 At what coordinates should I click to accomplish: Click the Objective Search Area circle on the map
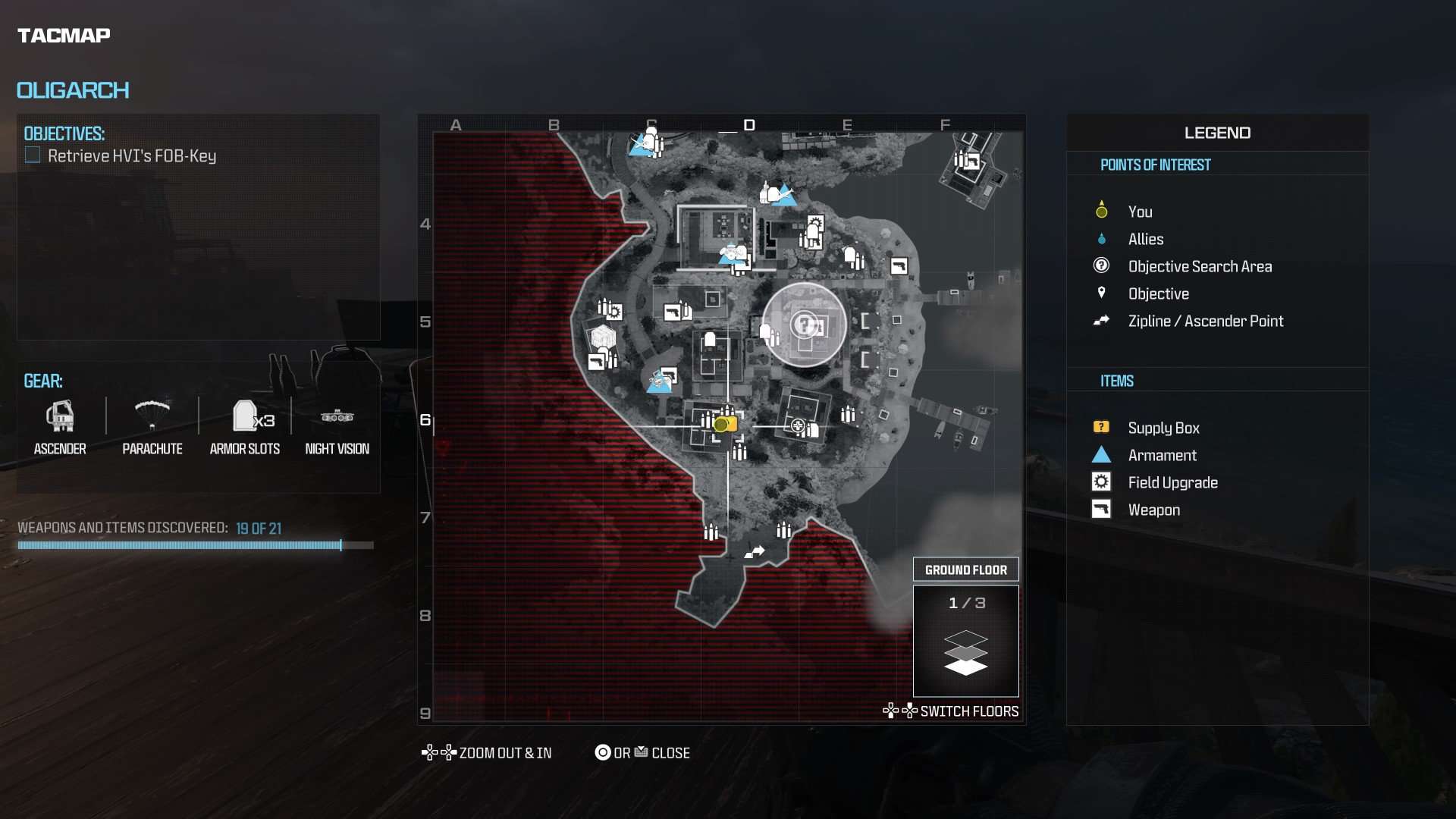click(805, 325)
